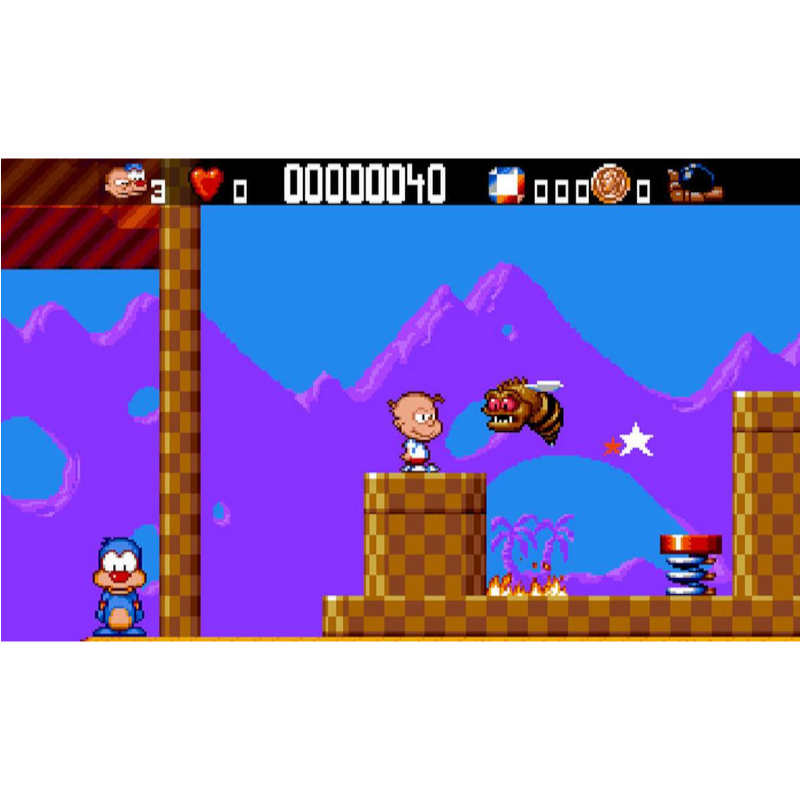The height and width of the screenshot is (800, 800).
Task: Click the dark blue bomb icon
Action: pos(695,183)
